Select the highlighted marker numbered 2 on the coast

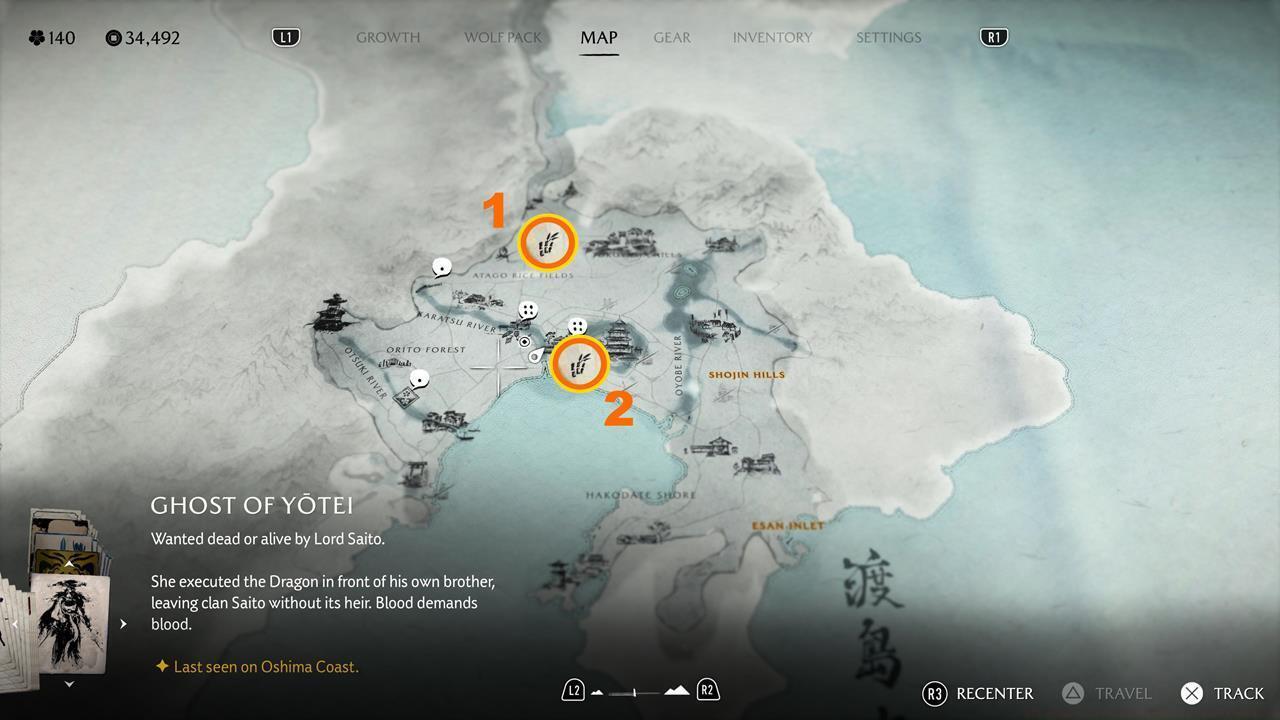tap(579, 364)
